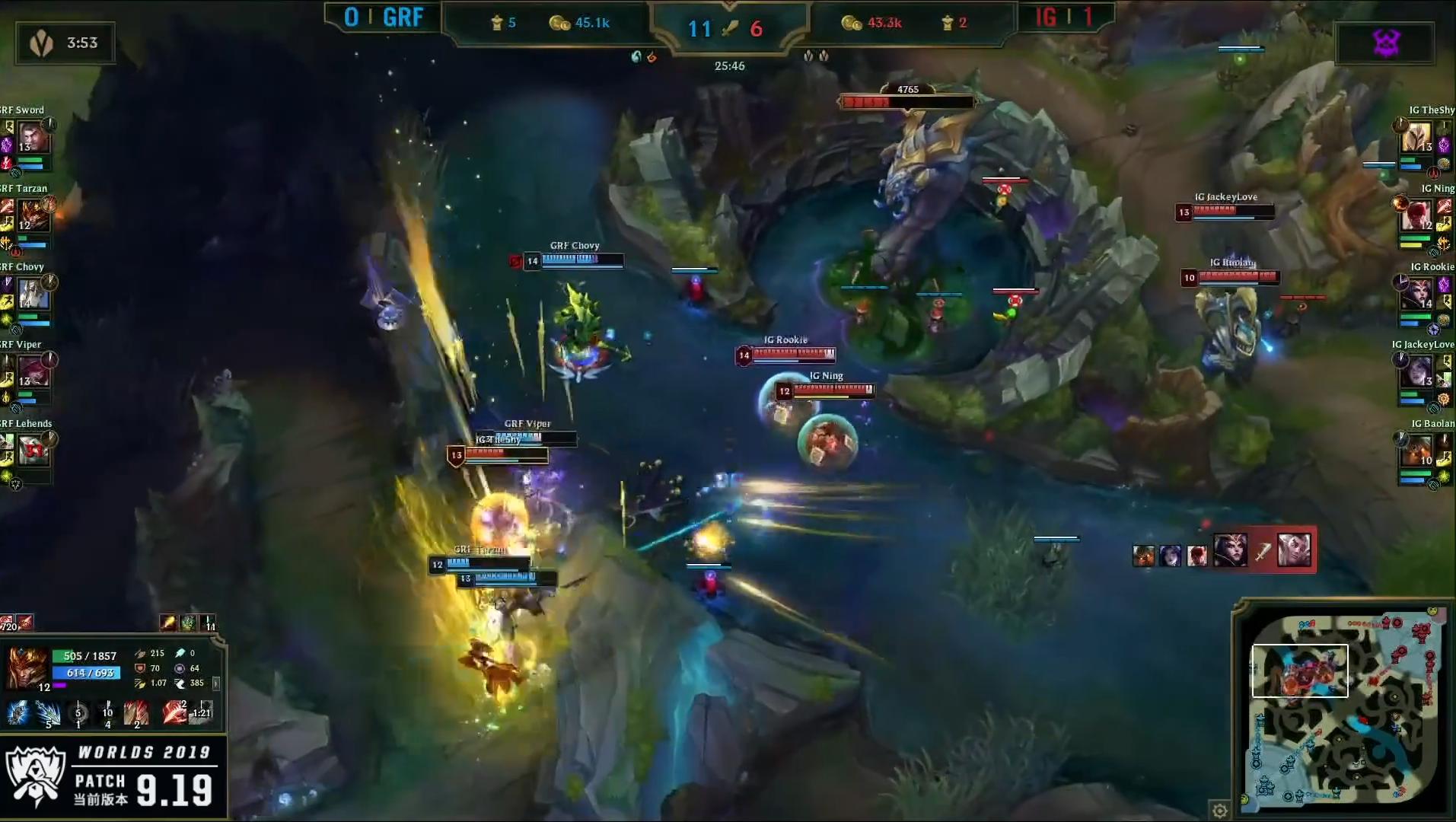Screen dimensions: 1456x822
Task: Select IG Baolan's player portrait
Action: pyautogui.click(x=1418, y=451)
